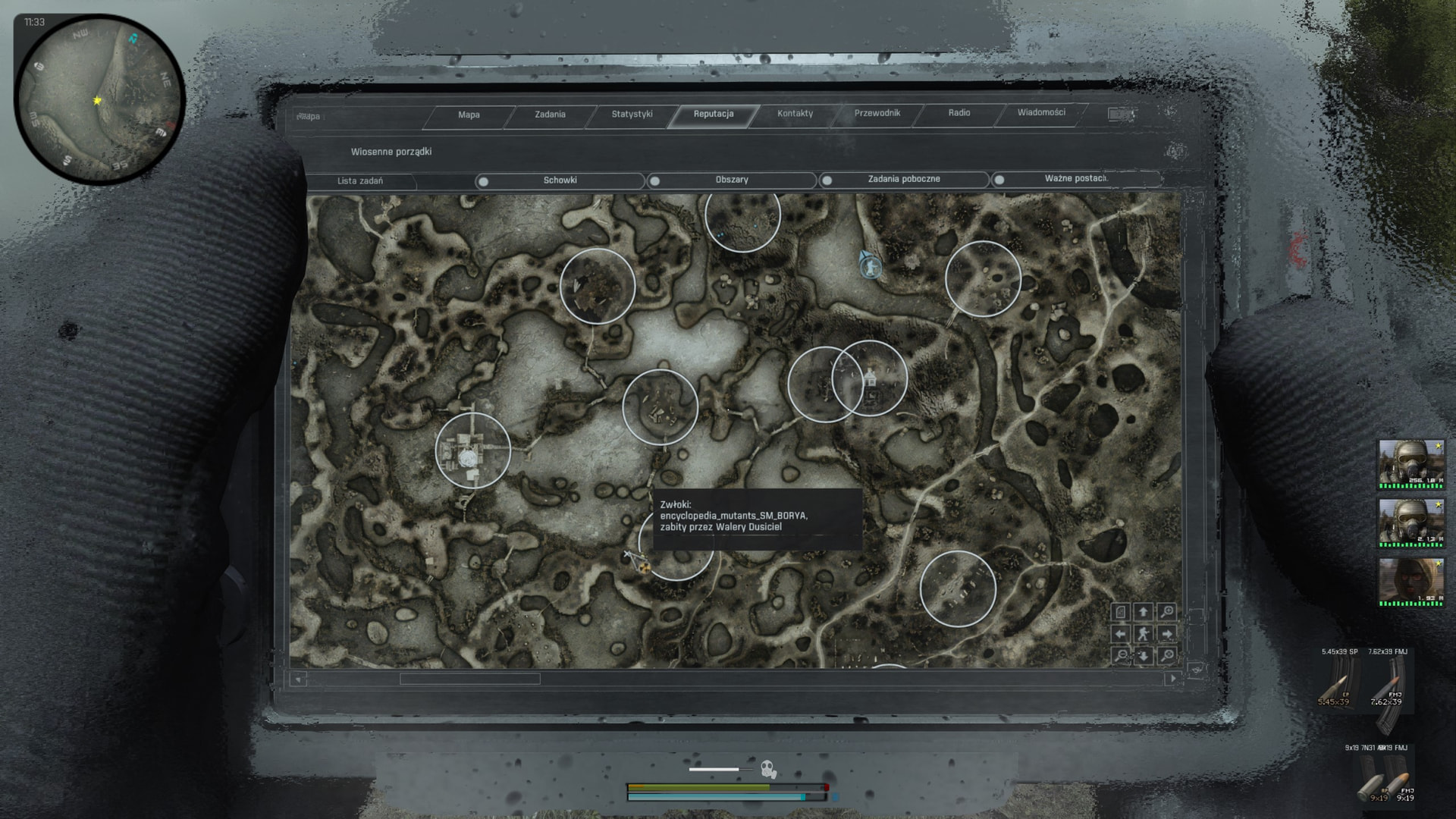
Task: Open the Radio tab
Action: [x=959, y=113]
